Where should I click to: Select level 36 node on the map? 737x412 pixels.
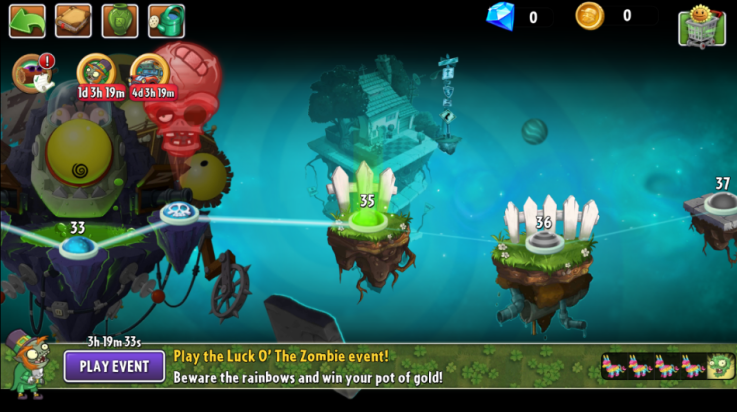click(x=543, y=241)
